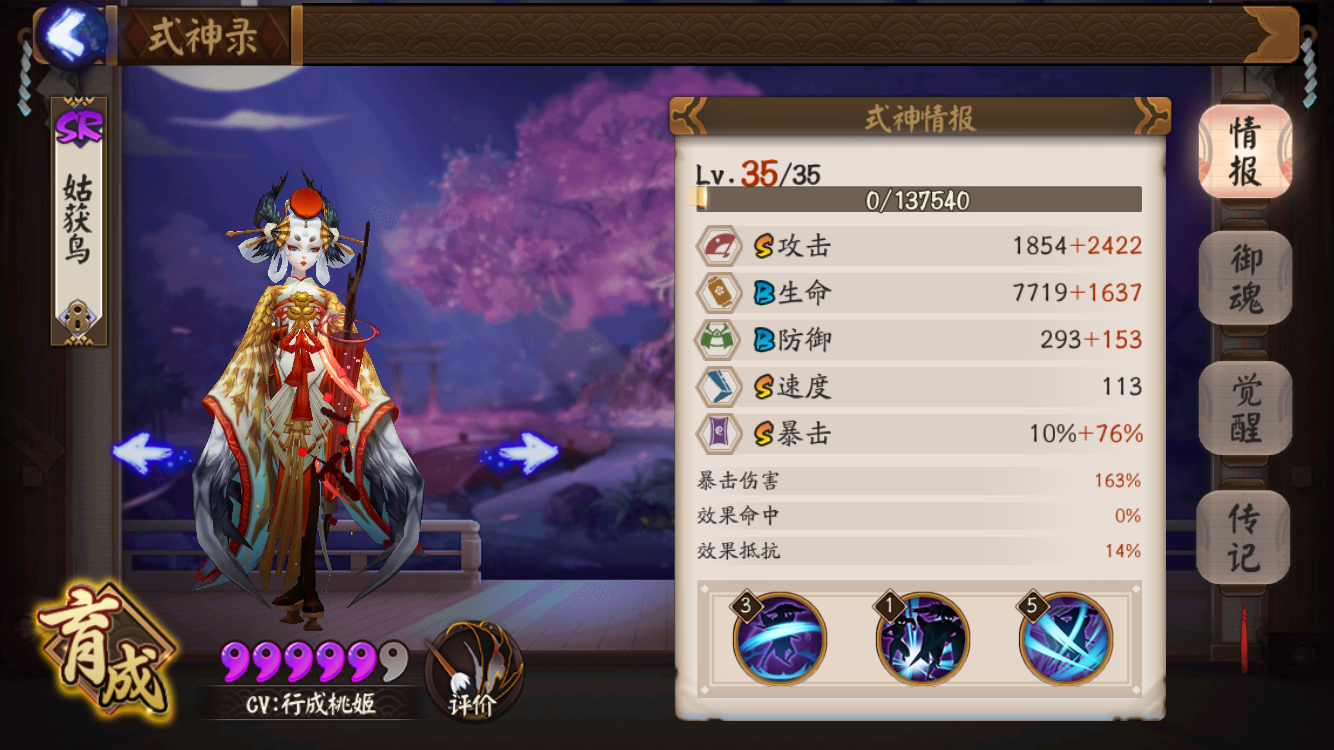
Task: Select the level 1 skill icon
Action: pyautogui.click(x=922, y=639)
